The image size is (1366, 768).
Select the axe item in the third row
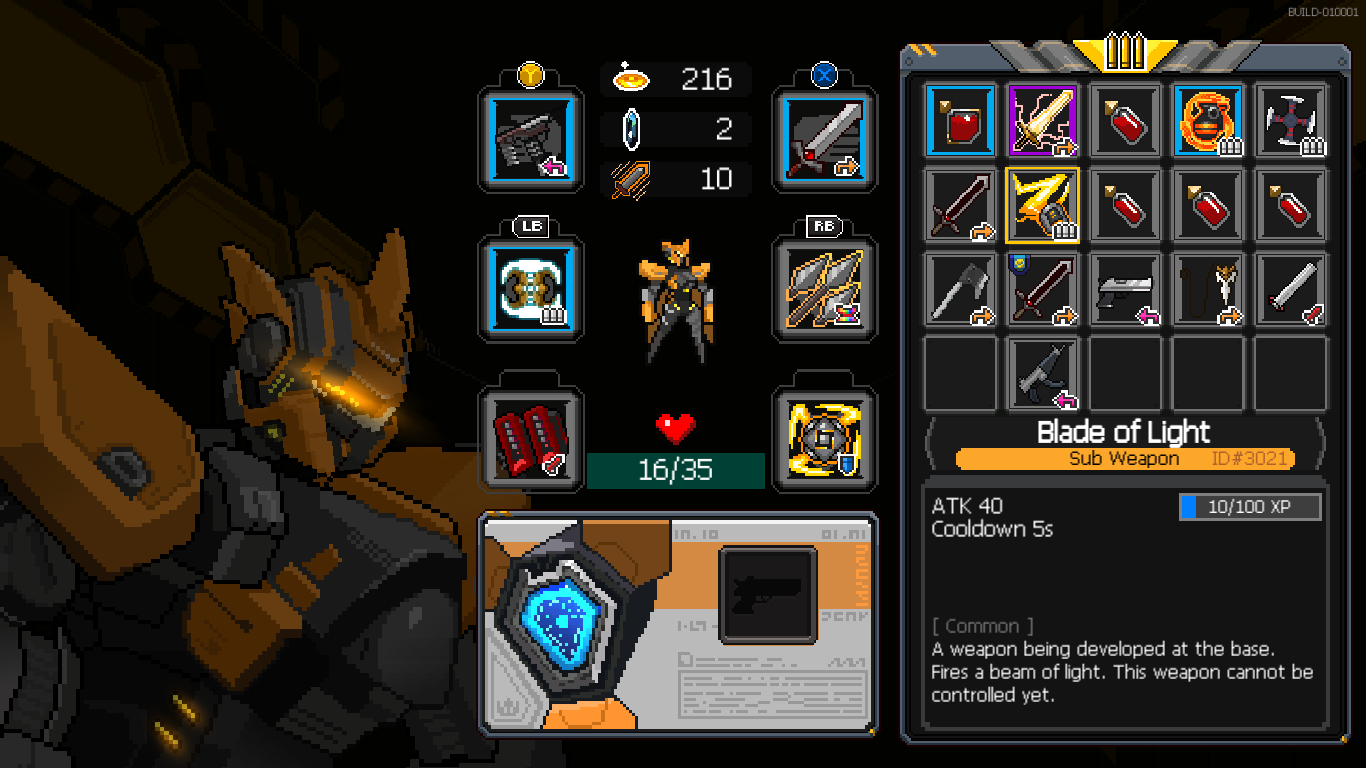pos(958,290)
